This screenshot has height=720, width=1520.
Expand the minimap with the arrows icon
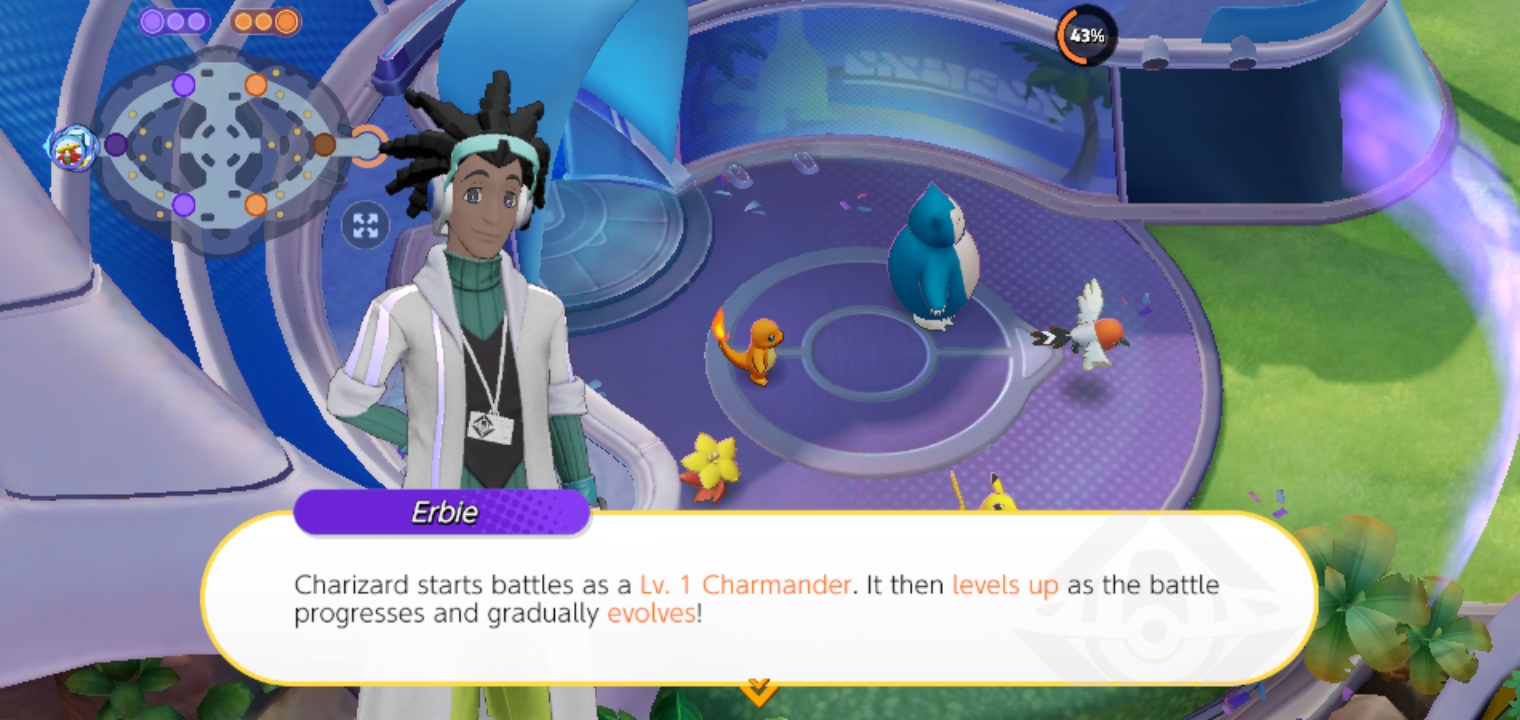click(x=365, y=225)
